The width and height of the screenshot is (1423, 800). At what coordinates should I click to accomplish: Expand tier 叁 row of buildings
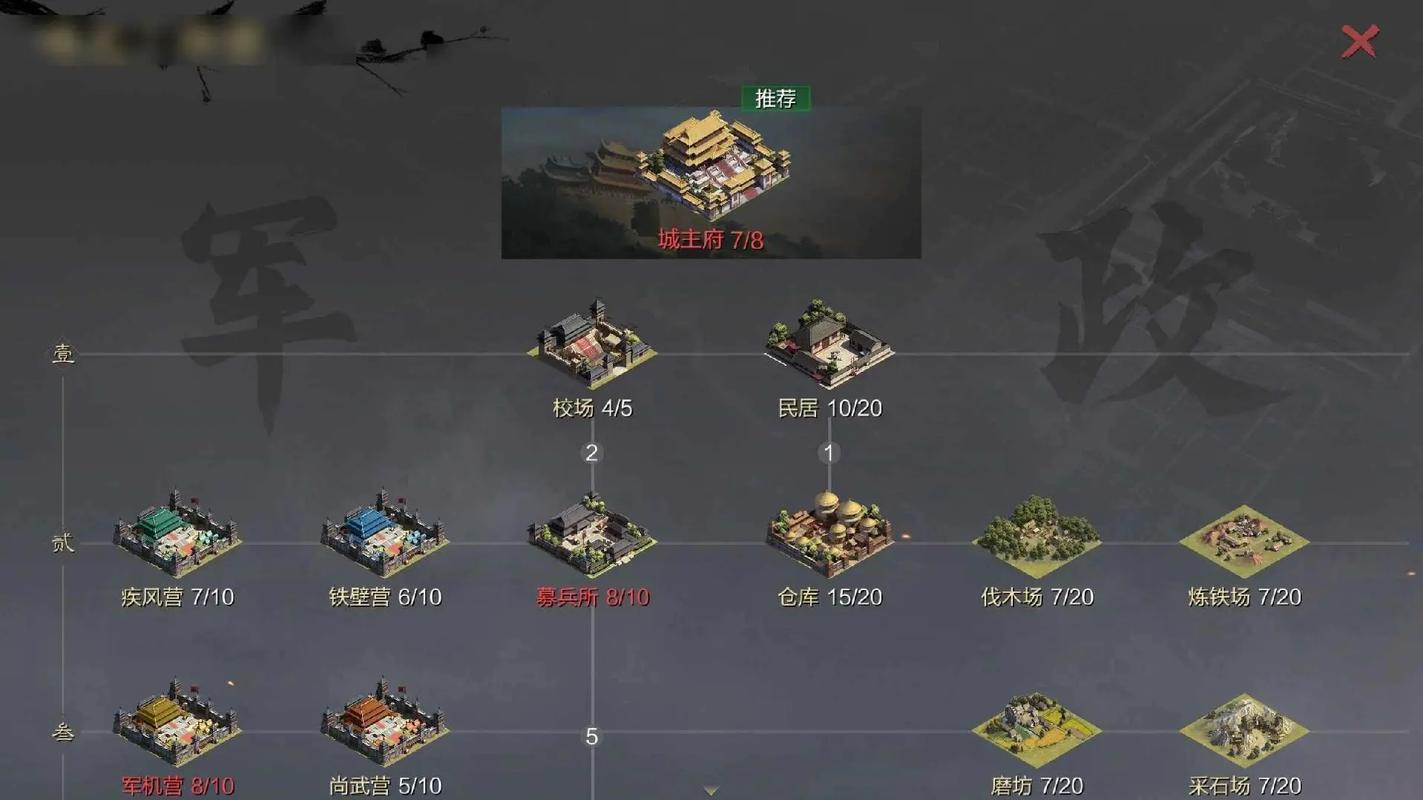(x=63, y=733)
